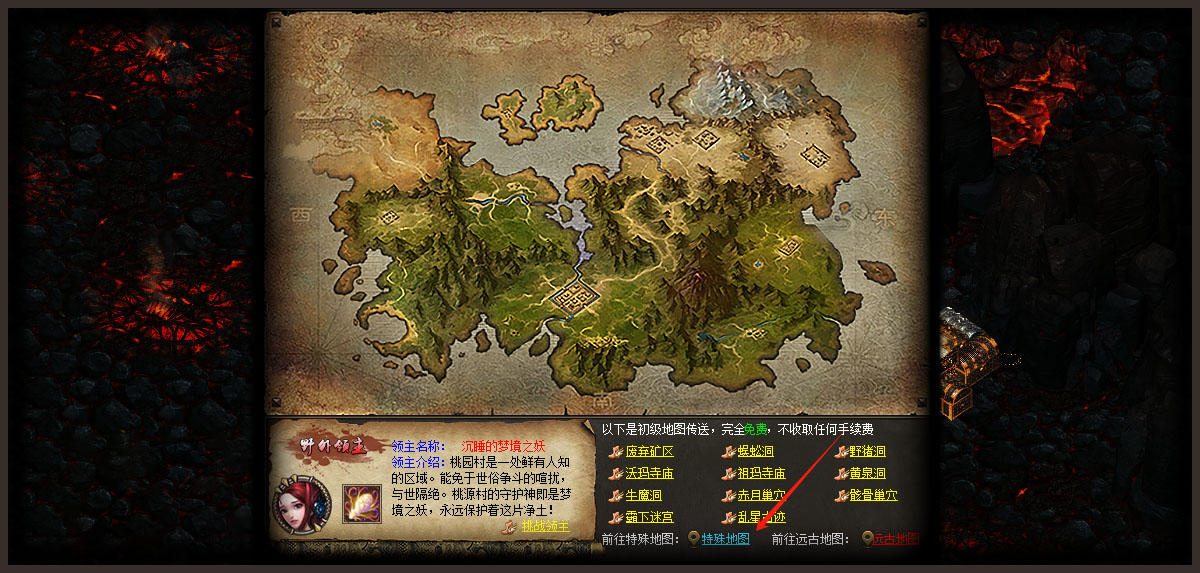Open the red 远古地图 ancient maps link
The width and height of the screenshot is (1200, 573).
[894, 540]
